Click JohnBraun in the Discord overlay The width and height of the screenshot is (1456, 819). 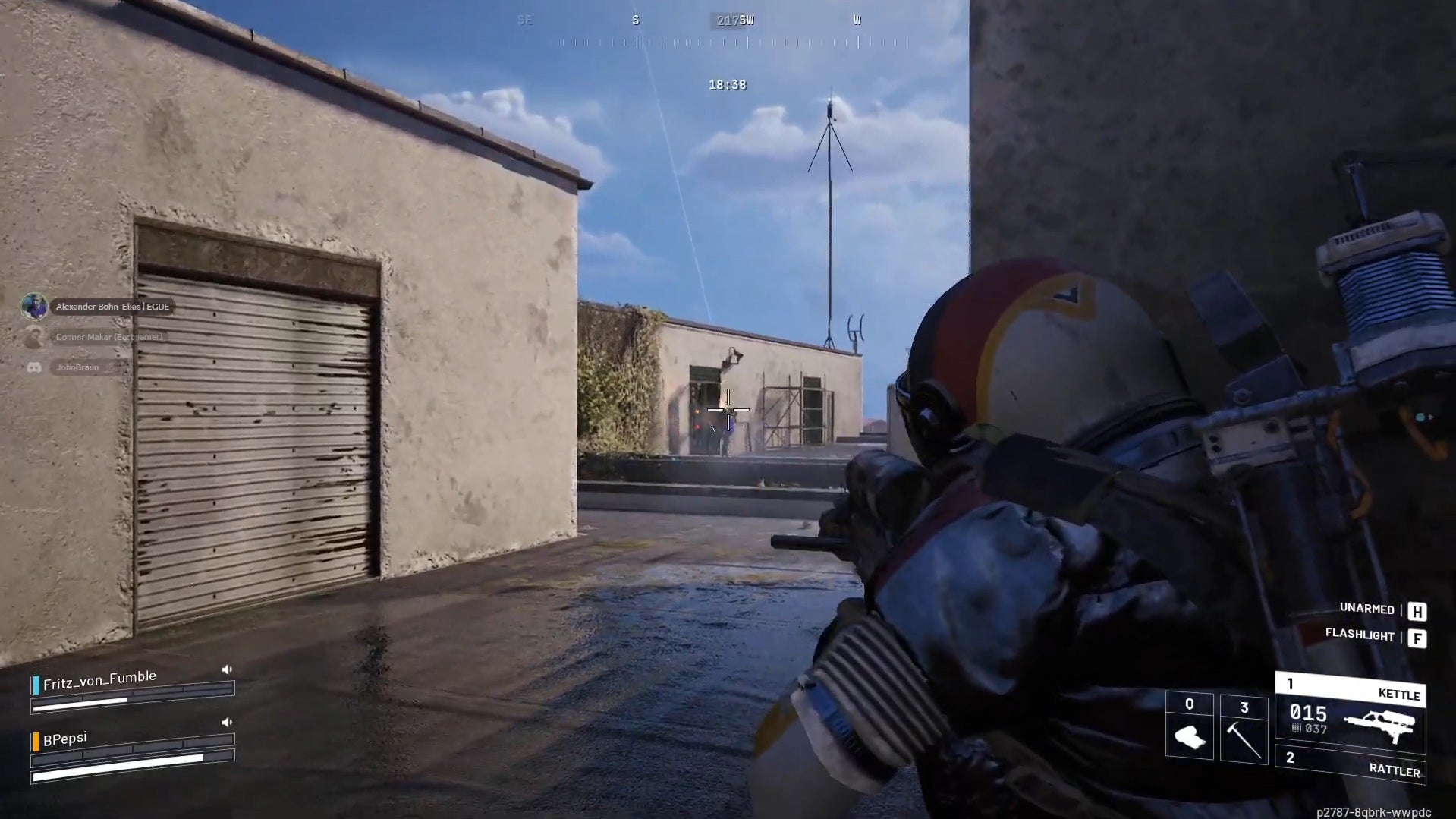click(x=77, y=367)
